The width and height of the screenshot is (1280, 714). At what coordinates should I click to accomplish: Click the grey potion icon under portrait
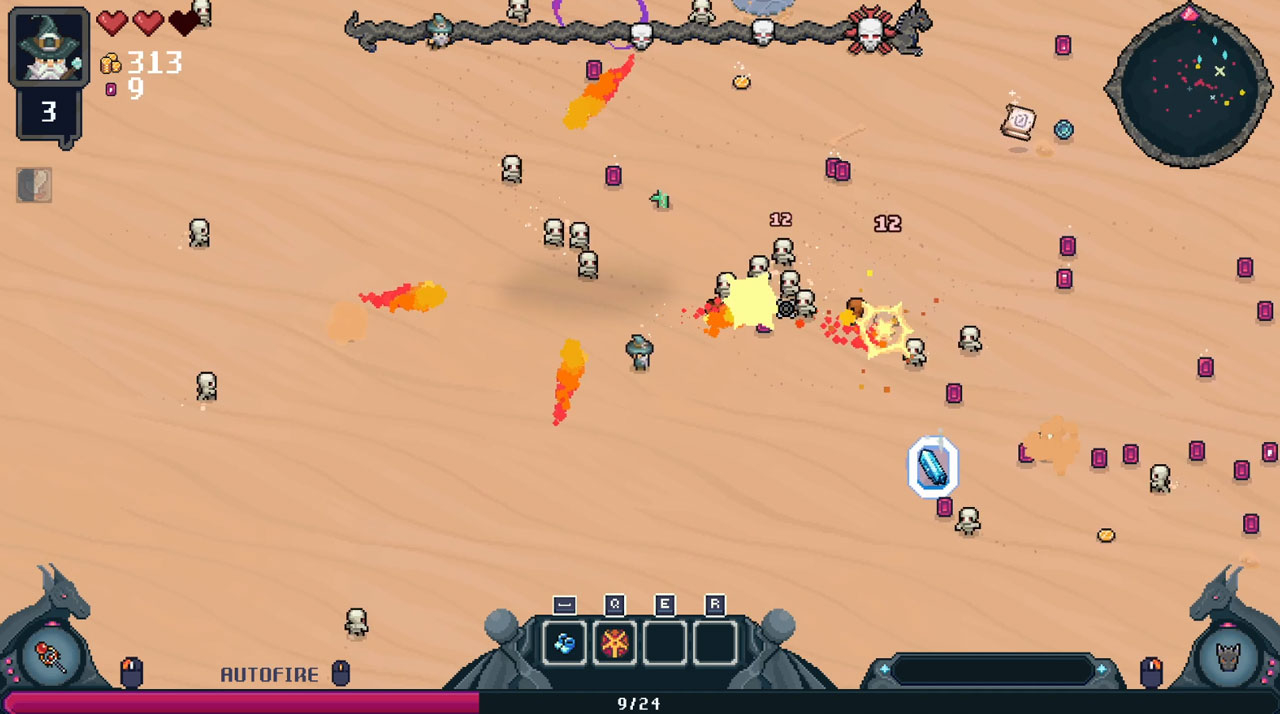tap(34, 185)
